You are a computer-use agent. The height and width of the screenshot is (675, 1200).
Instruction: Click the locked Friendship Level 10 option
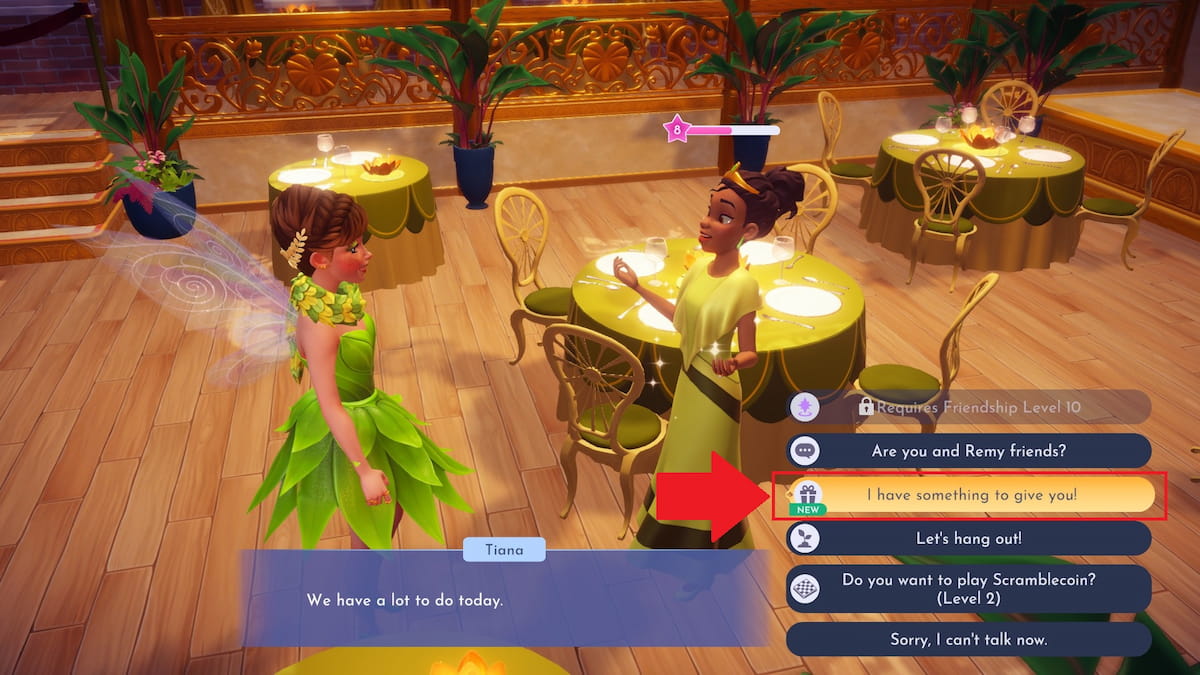point(968,407)
